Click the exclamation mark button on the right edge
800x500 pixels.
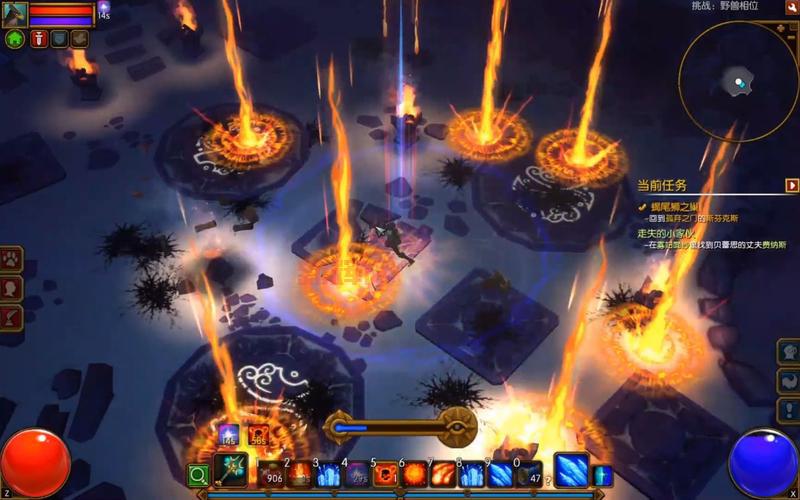coord(789,410)
